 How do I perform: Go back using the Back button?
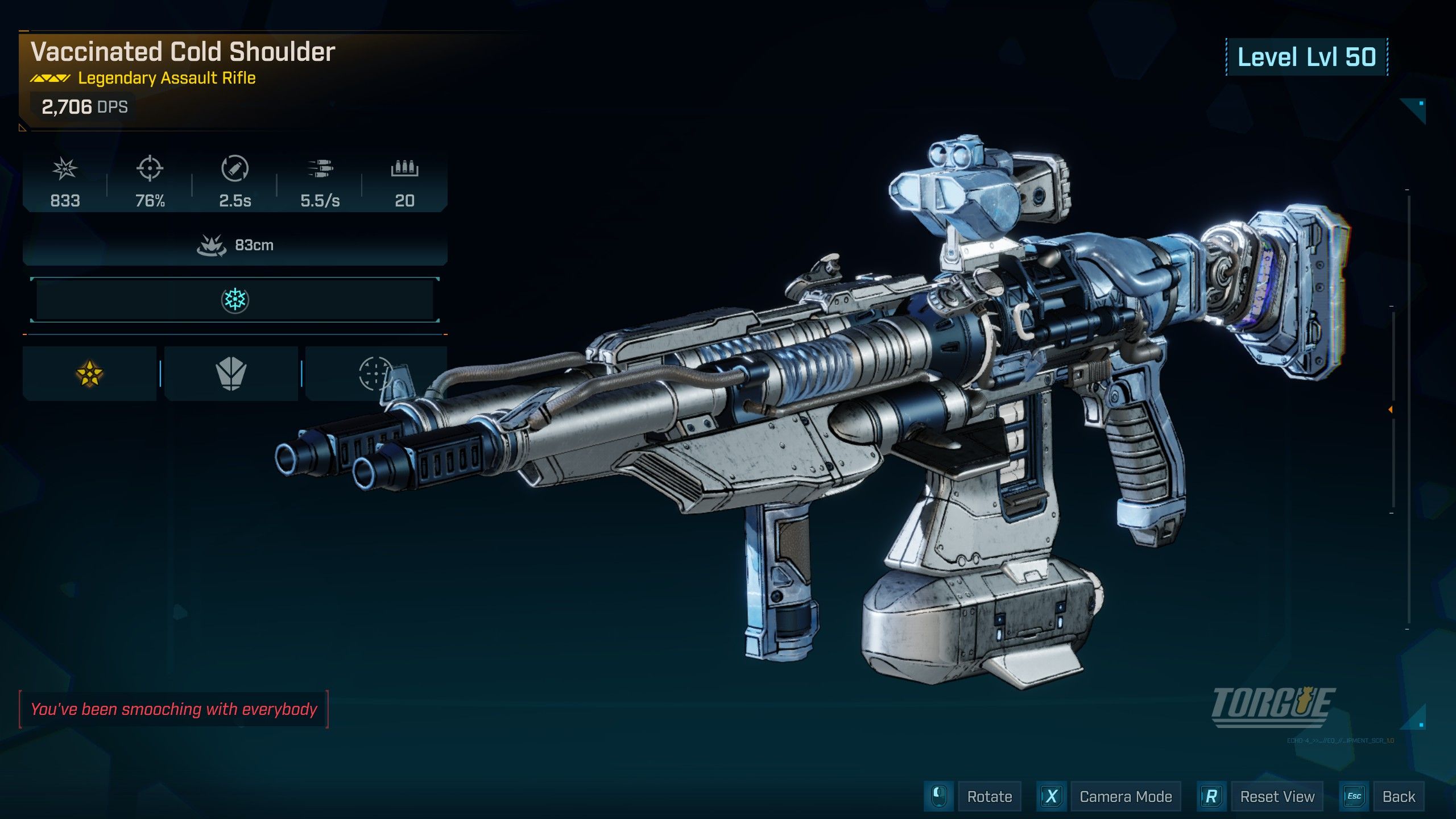point(1398,797)
